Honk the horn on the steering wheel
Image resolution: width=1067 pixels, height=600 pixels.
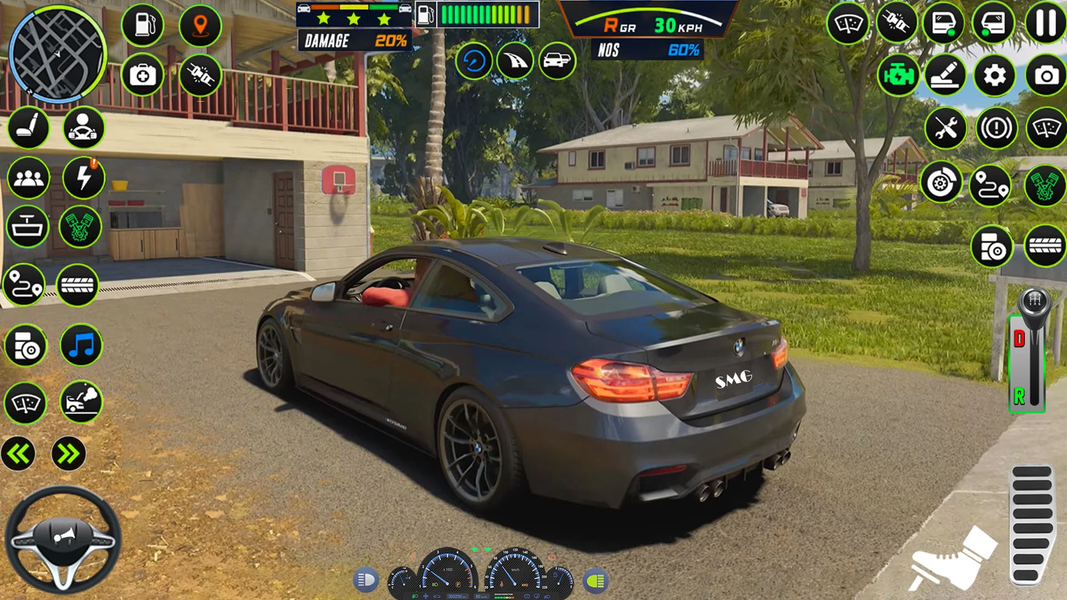62,539
